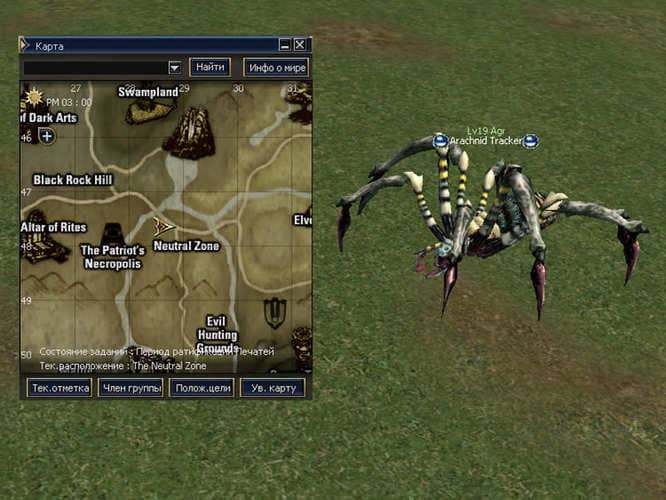Select Evil Hunting Grounds on the map
This screenshot has width=666, height=500.
[x=216, y=335]
